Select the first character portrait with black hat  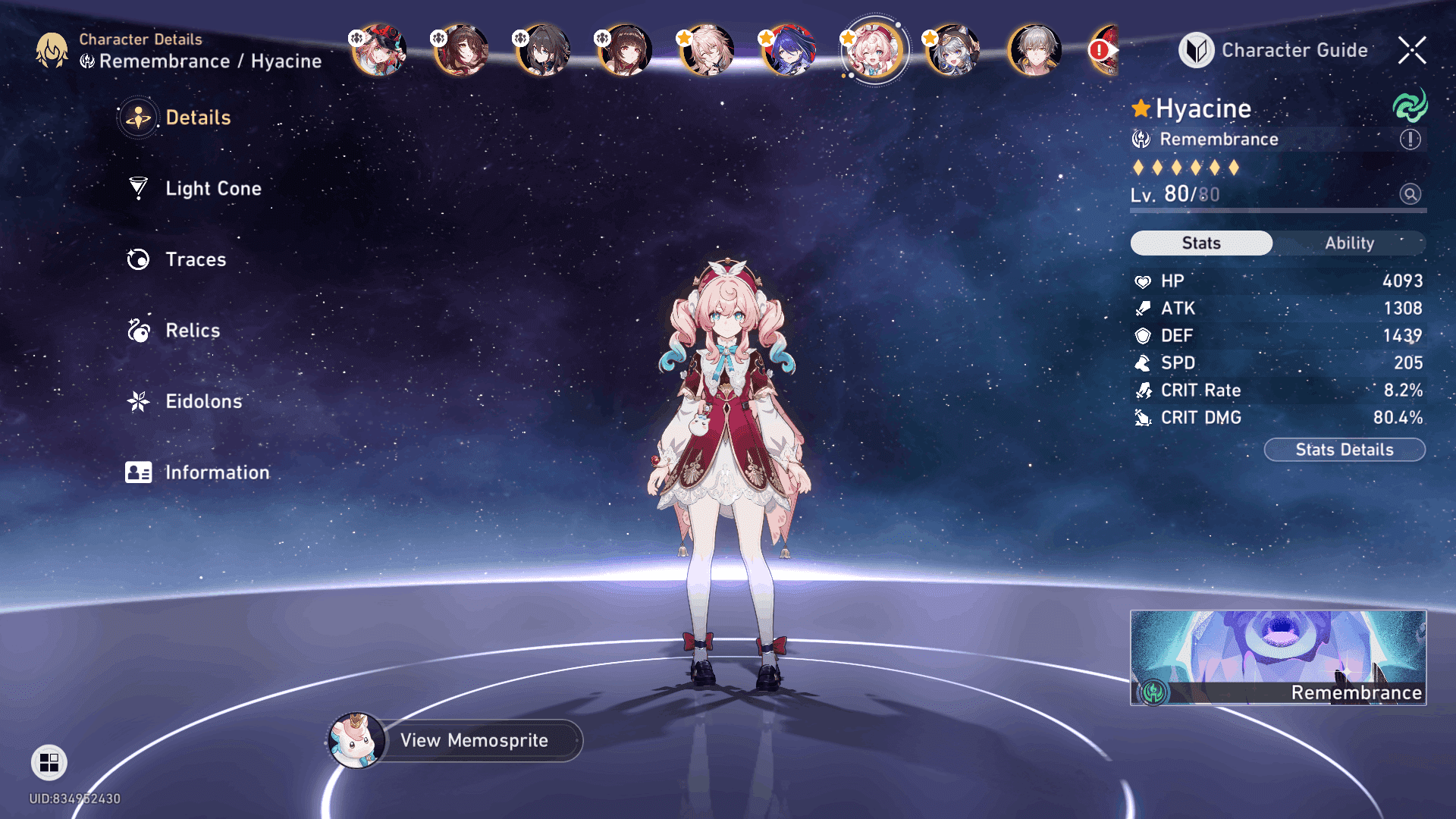(x=378, y=50)
